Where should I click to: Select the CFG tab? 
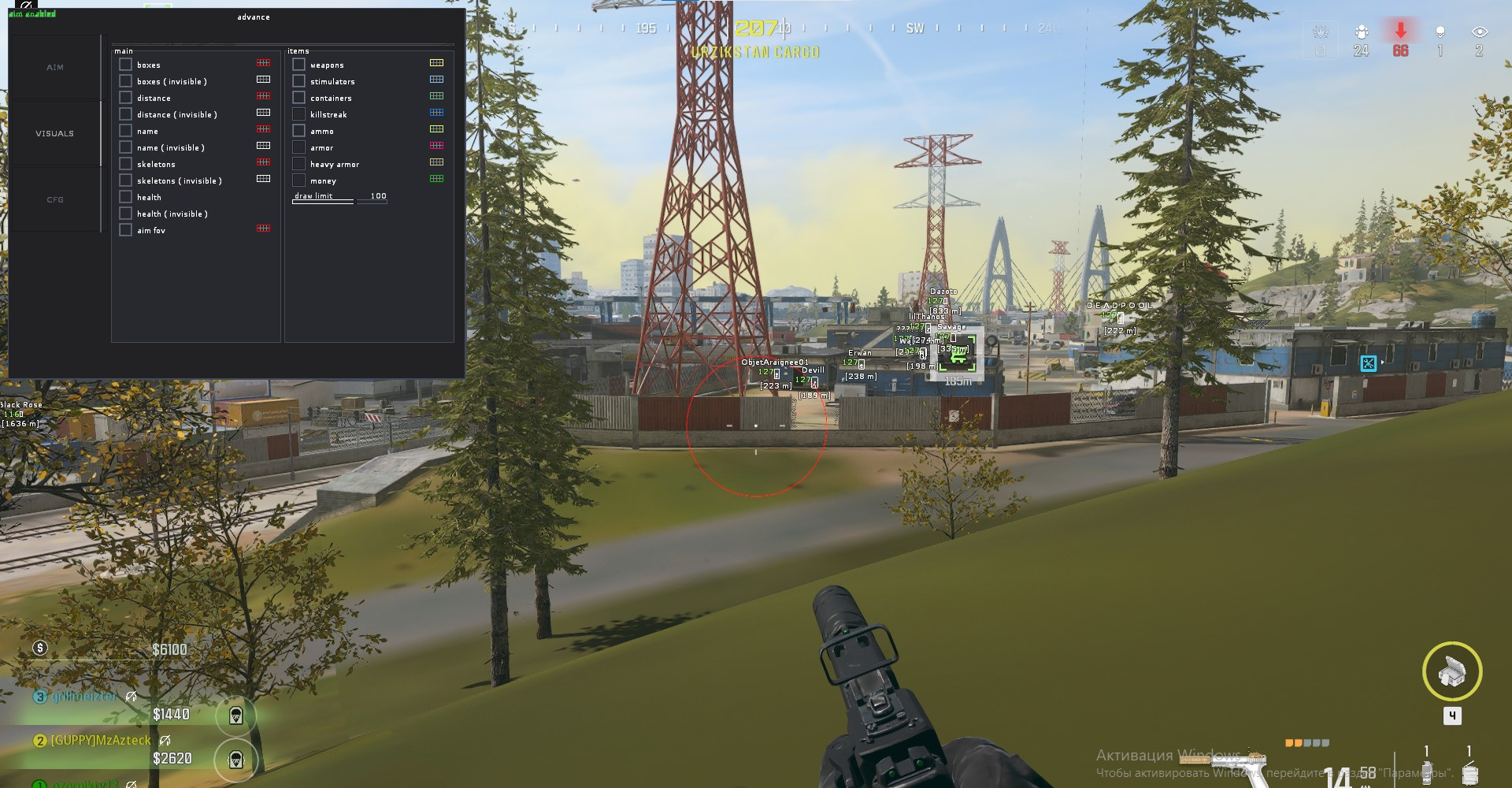point(55,200)
